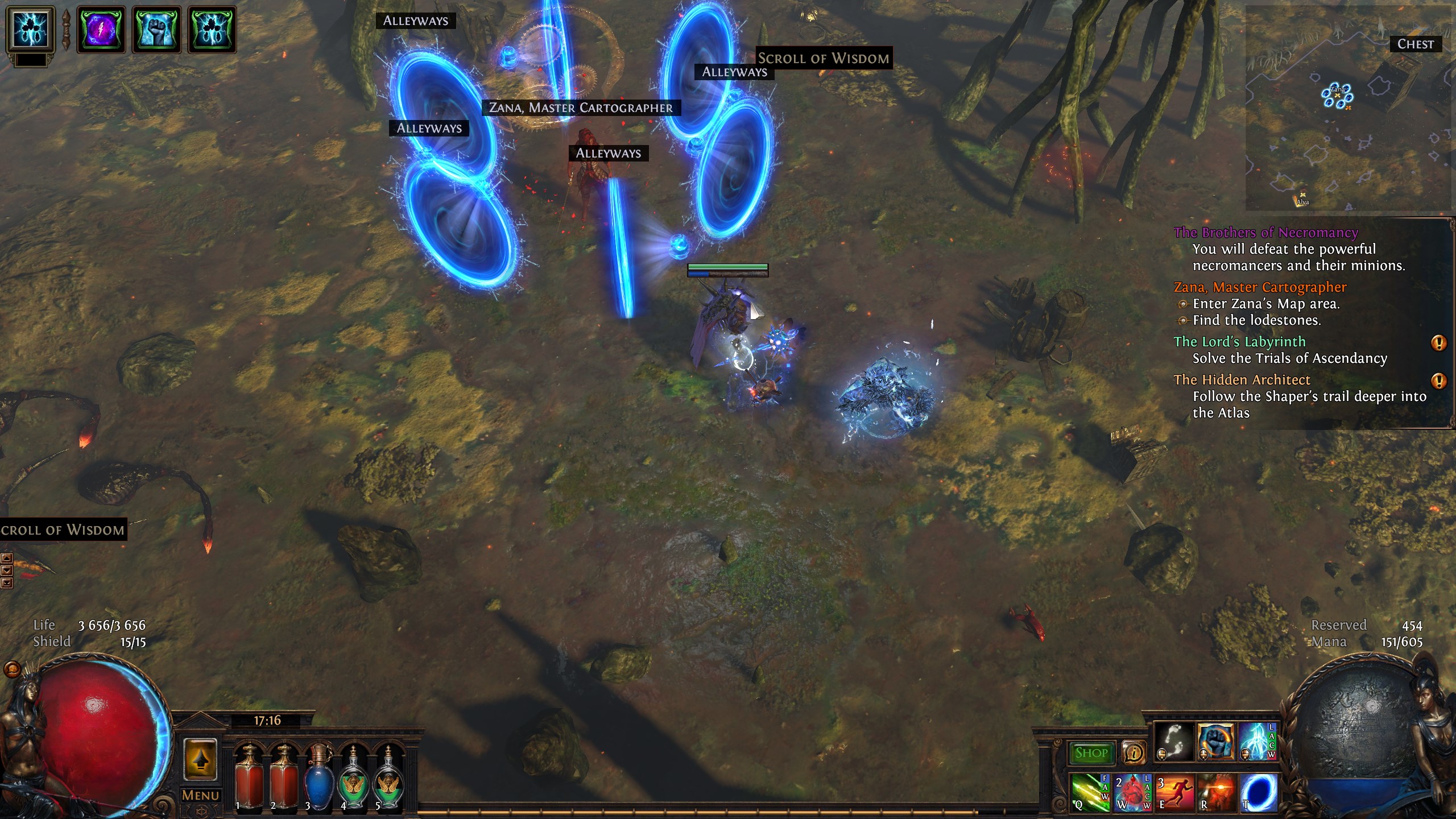Open the minimap overlay
Viewport: 1456px width, 819px height.
[1348, 108]
